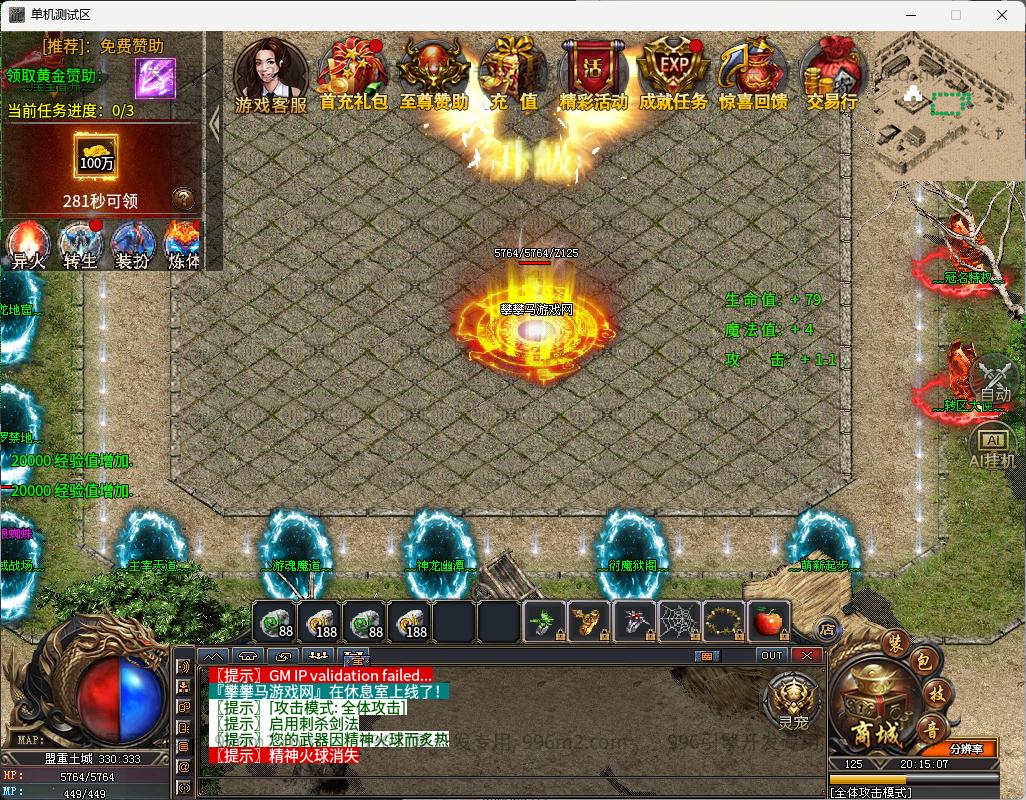Close the game window
1026x800 pixels.
pyautogui.click(x=1002, y=15)
